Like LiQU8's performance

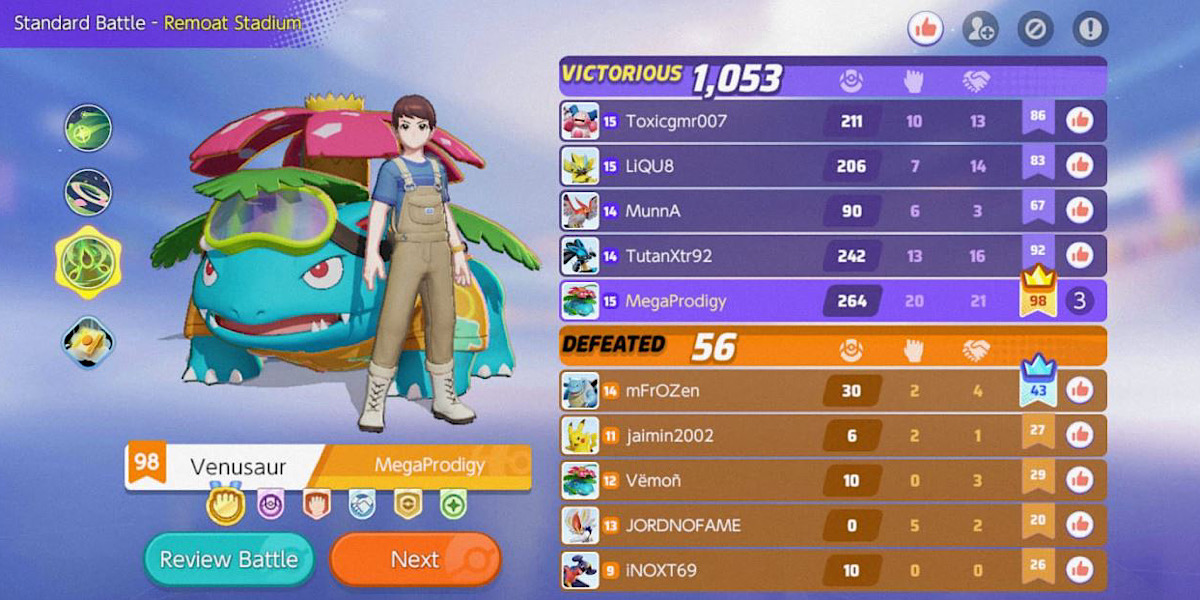point(1079,166)
